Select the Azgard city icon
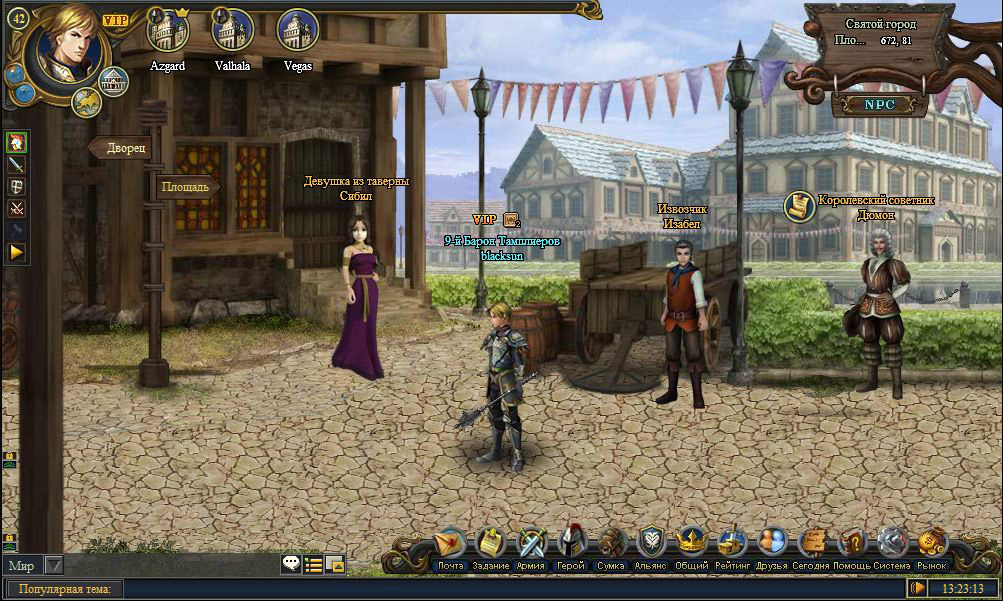 coord(168,31)
